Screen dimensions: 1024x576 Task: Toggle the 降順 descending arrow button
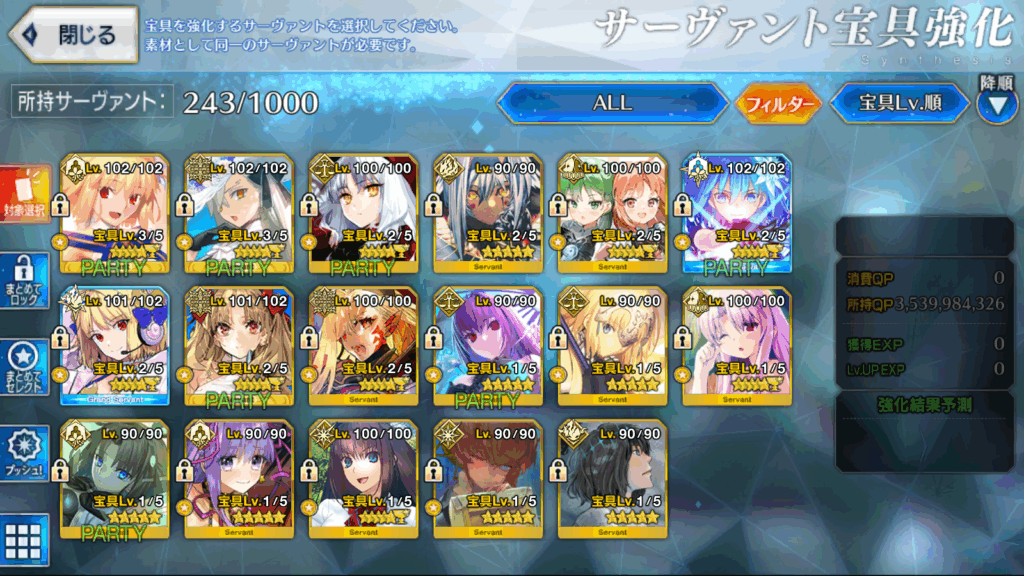coord(995,103)
